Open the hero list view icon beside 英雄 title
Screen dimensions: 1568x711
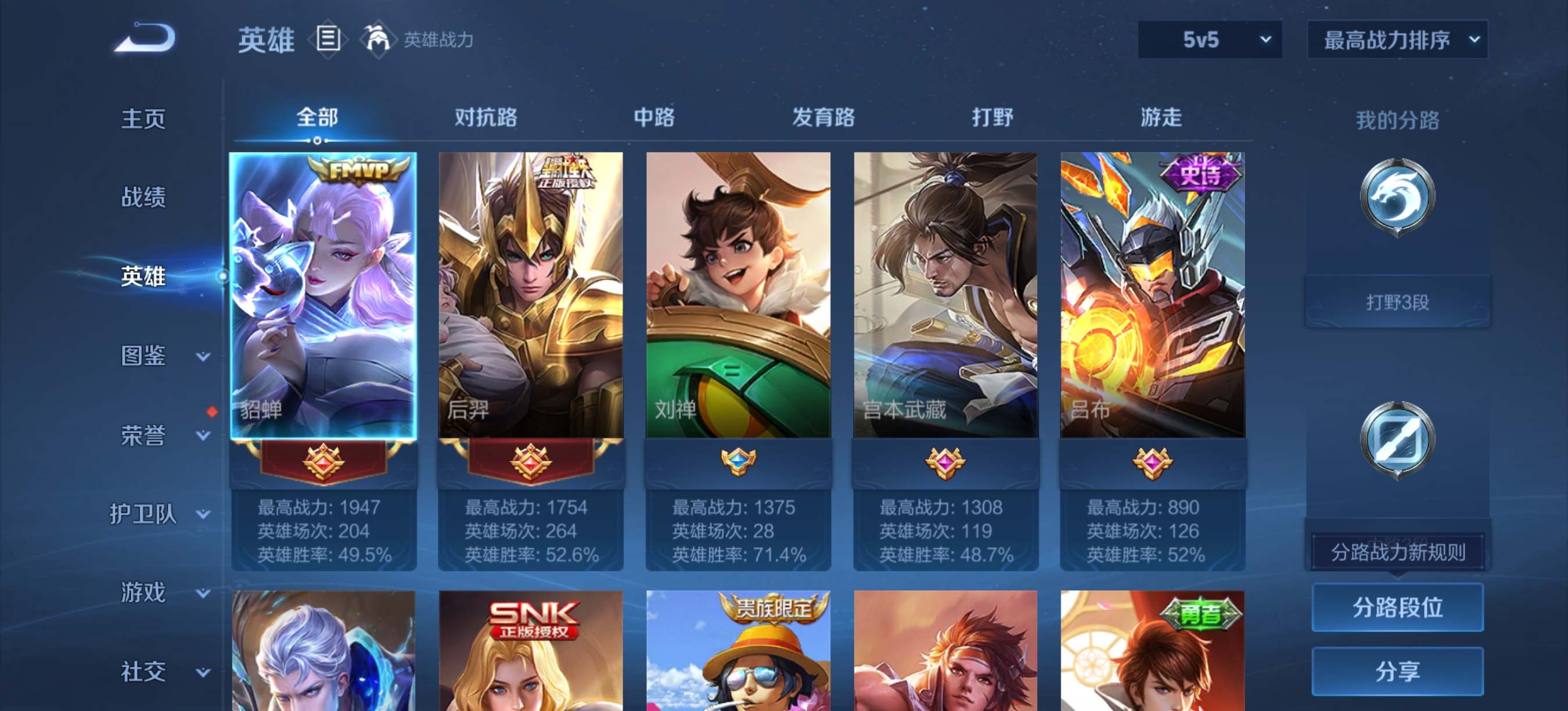coord(327,39)
